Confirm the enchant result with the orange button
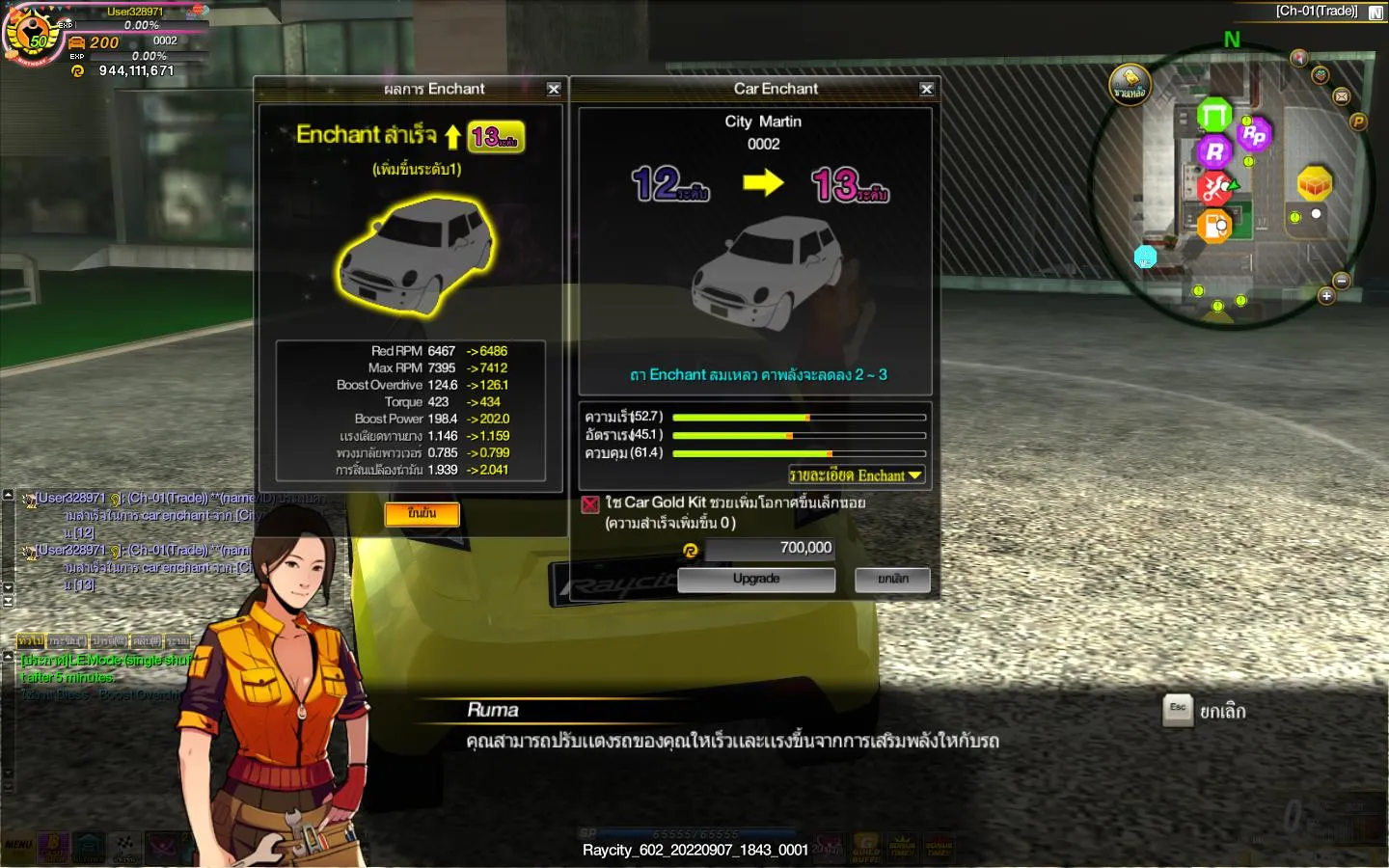The width and height of the screenshot is (1389, 868). click(x=422, y=514)
